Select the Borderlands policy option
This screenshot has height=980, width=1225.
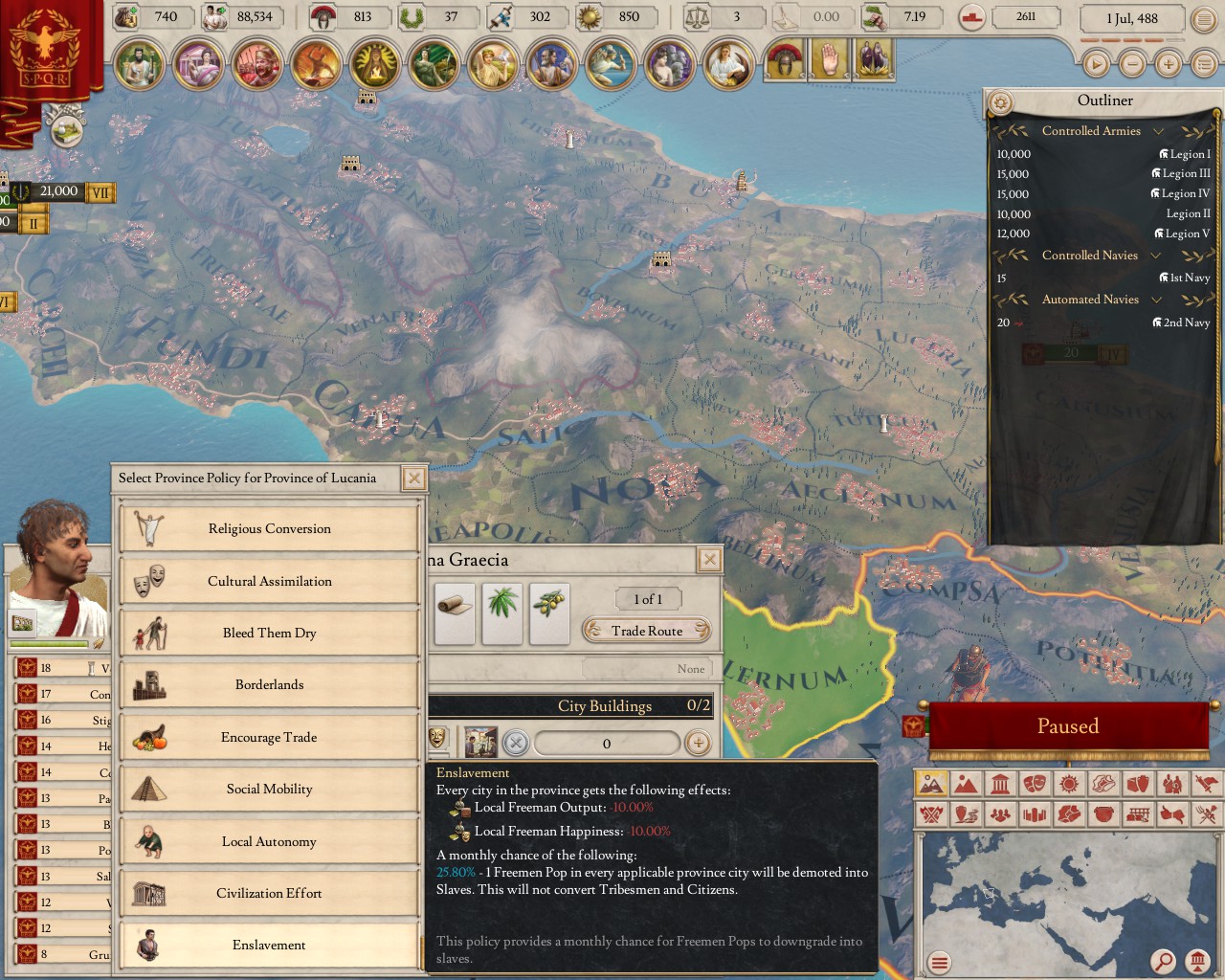point(269,684)
